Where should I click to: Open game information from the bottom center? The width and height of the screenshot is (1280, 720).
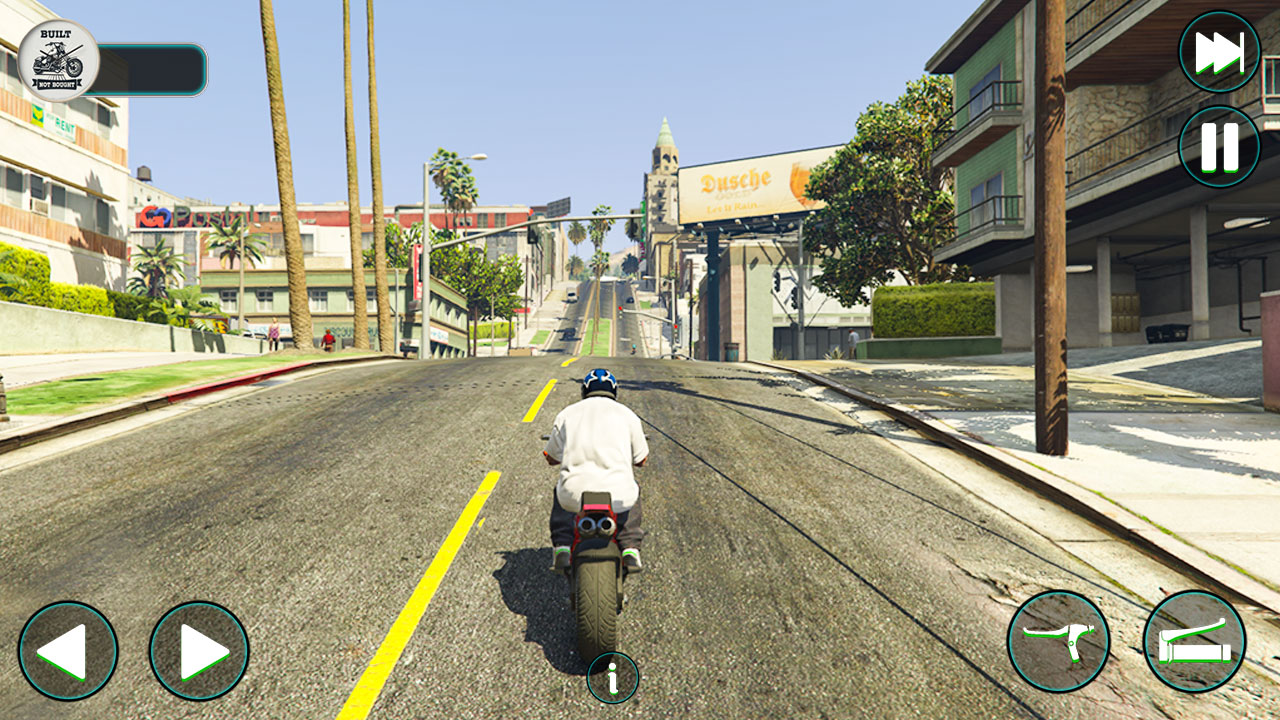[x=611, y=677]
